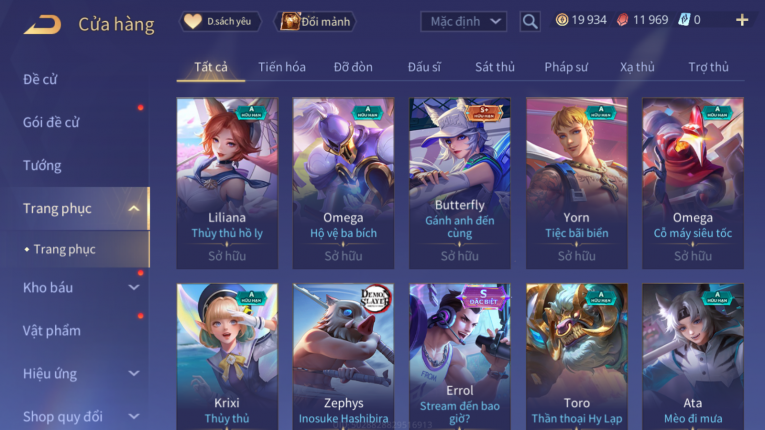Choose the Butterfly Gánh anh đến cùng skin

point(460,180)
